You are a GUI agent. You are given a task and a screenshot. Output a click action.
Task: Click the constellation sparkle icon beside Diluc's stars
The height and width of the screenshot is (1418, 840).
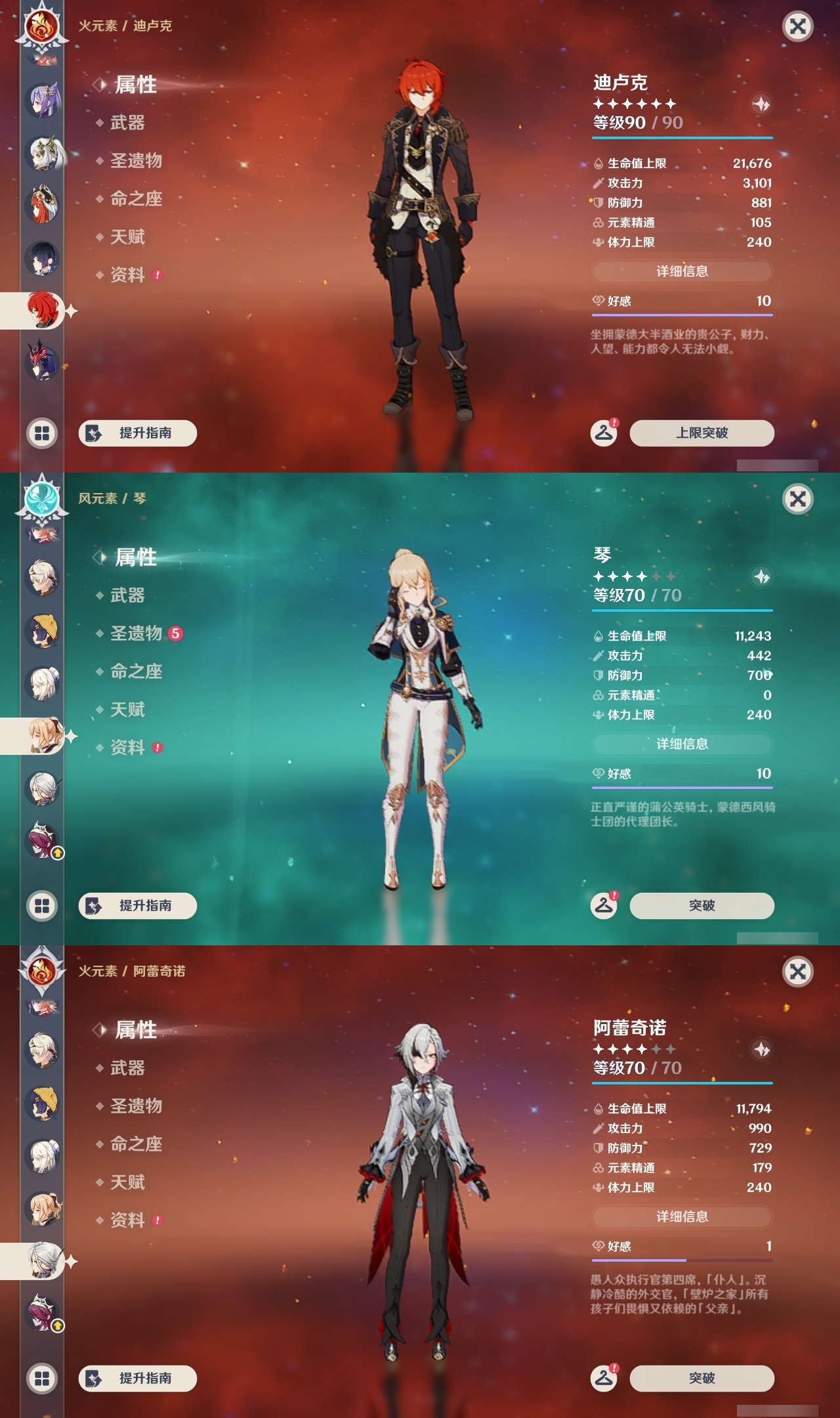761,103
